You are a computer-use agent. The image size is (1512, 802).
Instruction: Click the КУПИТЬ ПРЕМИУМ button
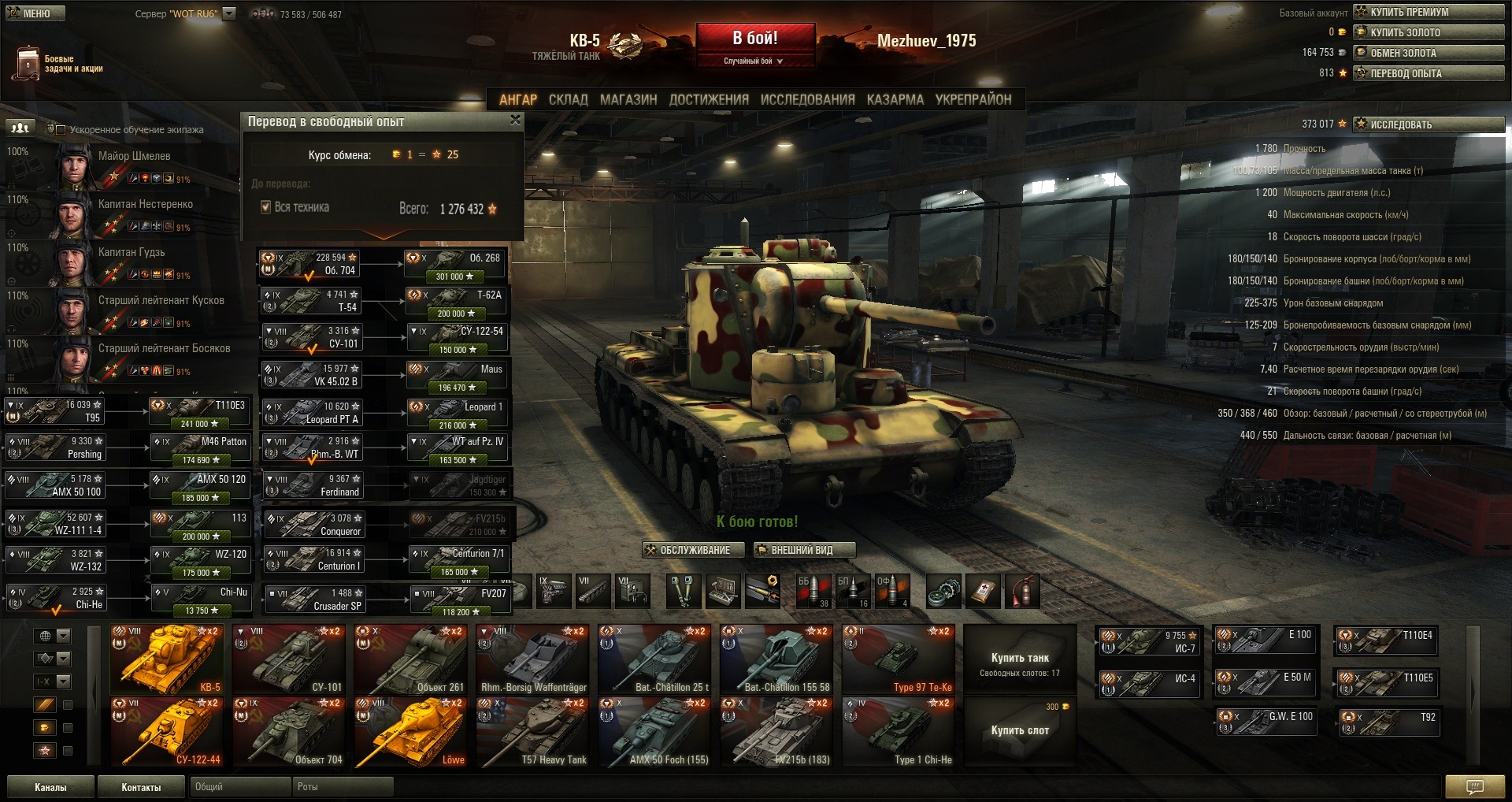(x=1429, y=12)
